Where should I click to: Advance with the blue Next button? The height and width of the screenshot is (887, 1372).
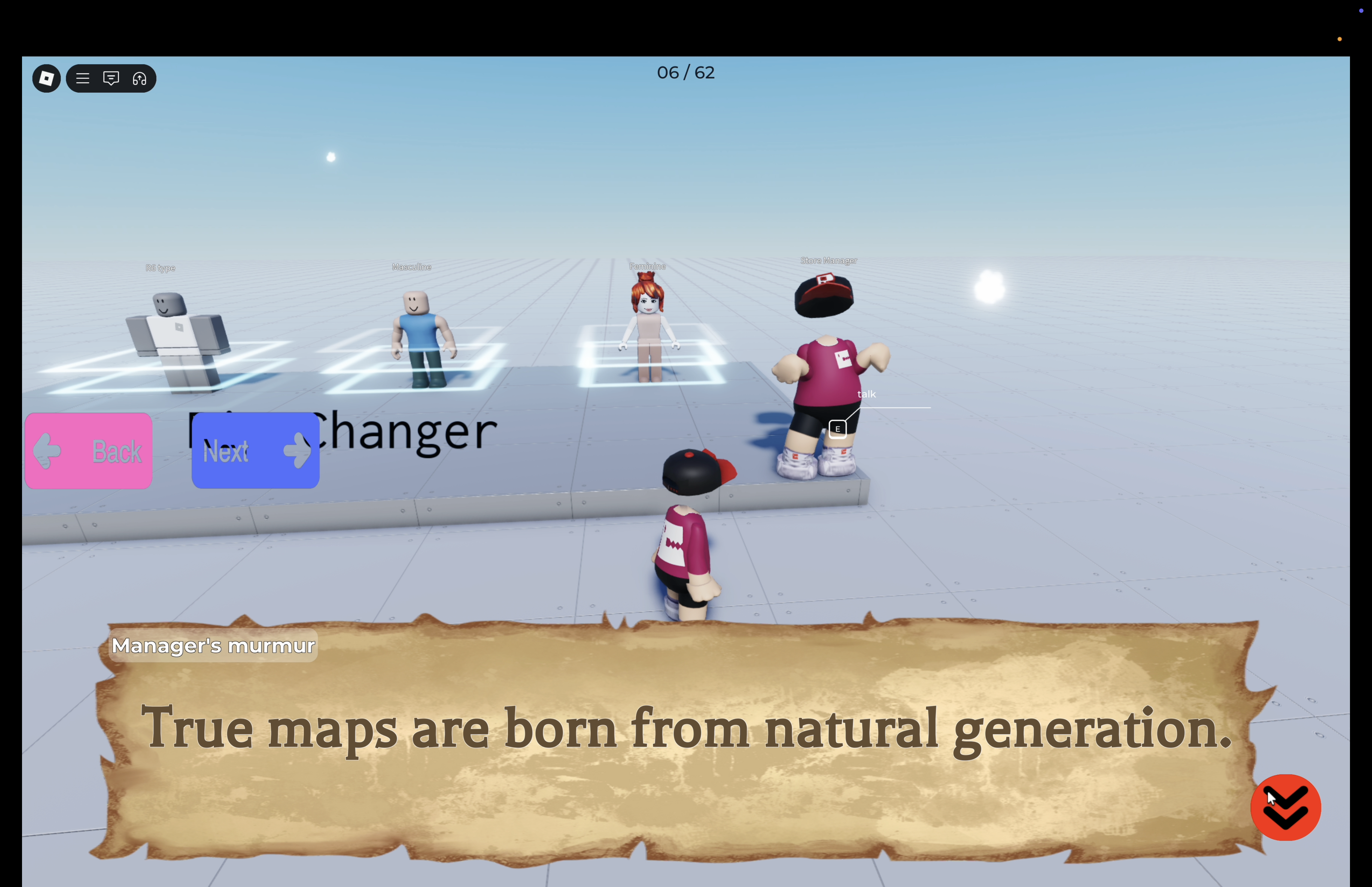pyautogui.click(x=255, y=451)
